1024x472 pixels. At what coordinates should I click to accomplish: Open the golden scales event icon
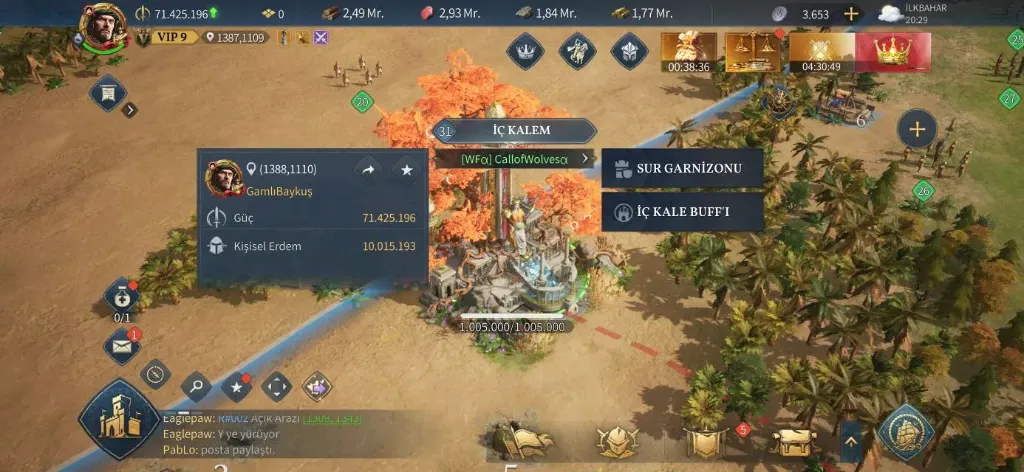[753, 53]
